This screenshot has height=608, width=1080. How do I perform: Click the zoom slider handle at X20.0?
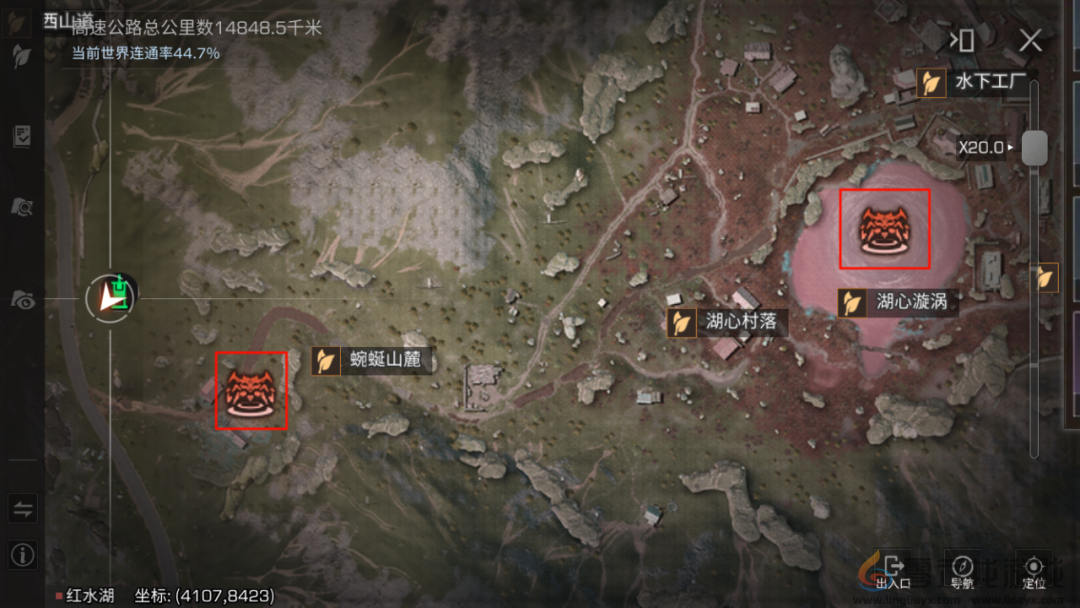pos(1034,147)
